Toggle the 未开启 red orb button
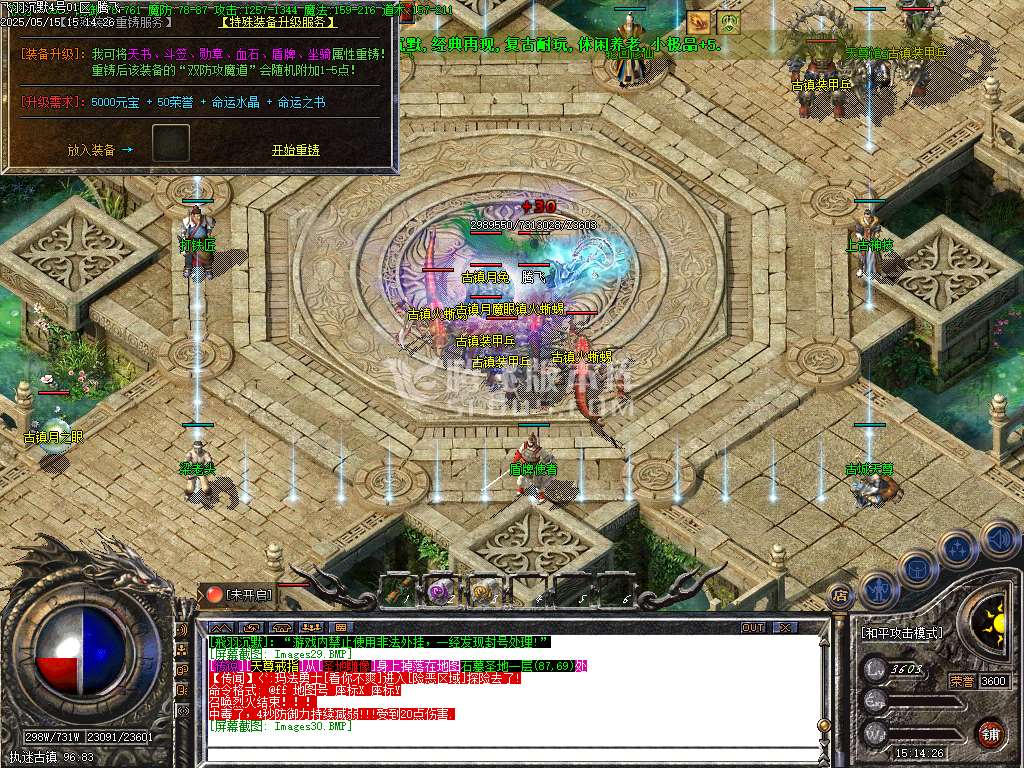 point(215,595)
